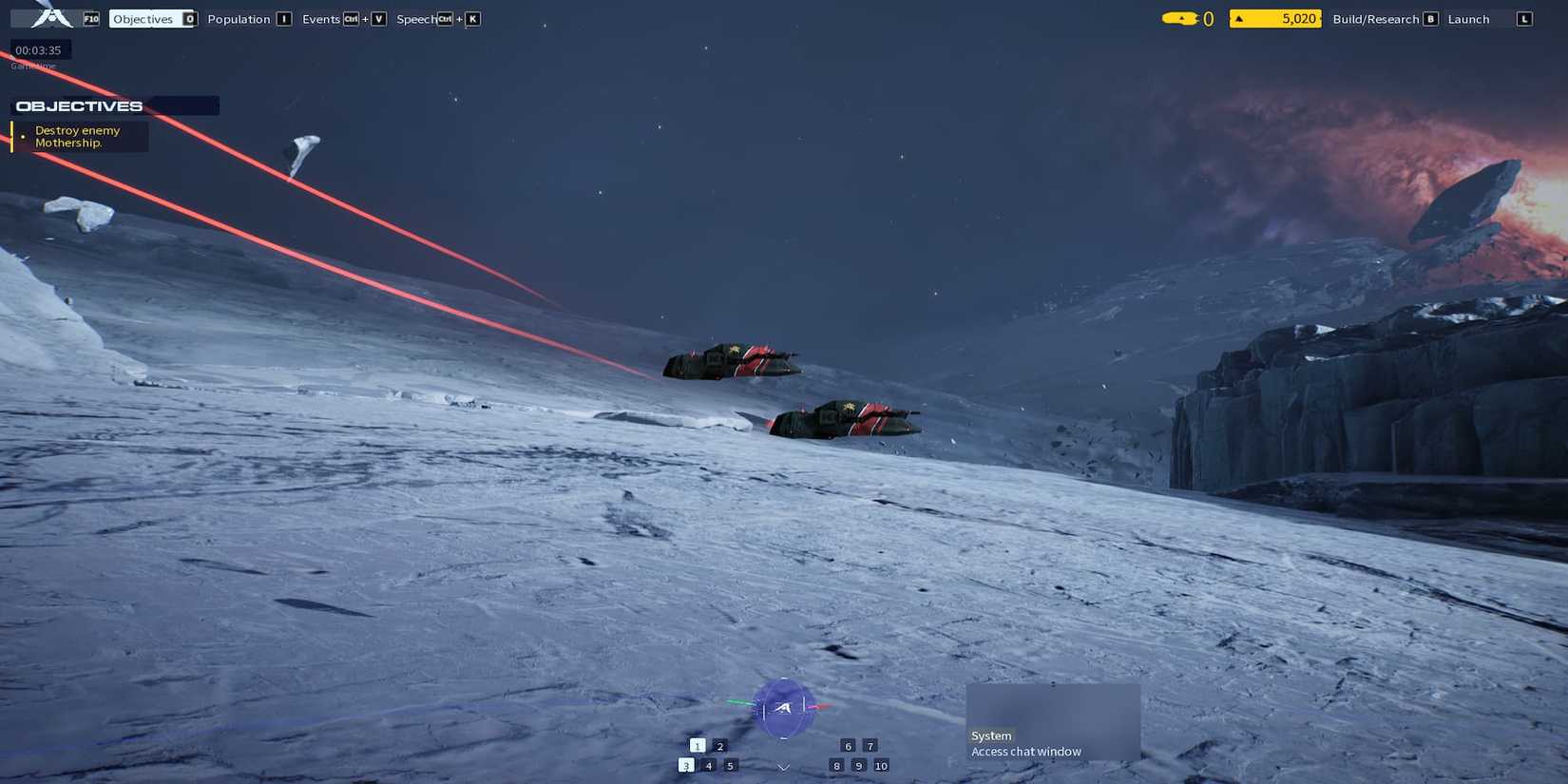Select the ship emblem inside the compass reticle
Viewport: 1568px width, 784px height.
click(784, 708)
